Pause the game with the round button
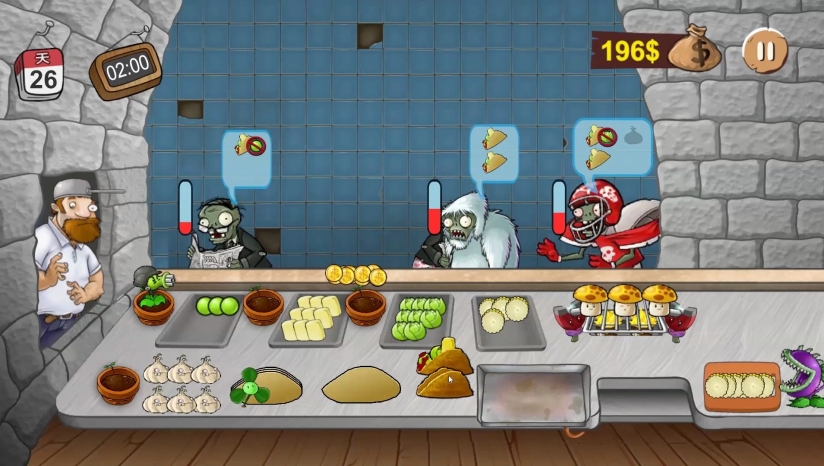 (x=765, y=50)
